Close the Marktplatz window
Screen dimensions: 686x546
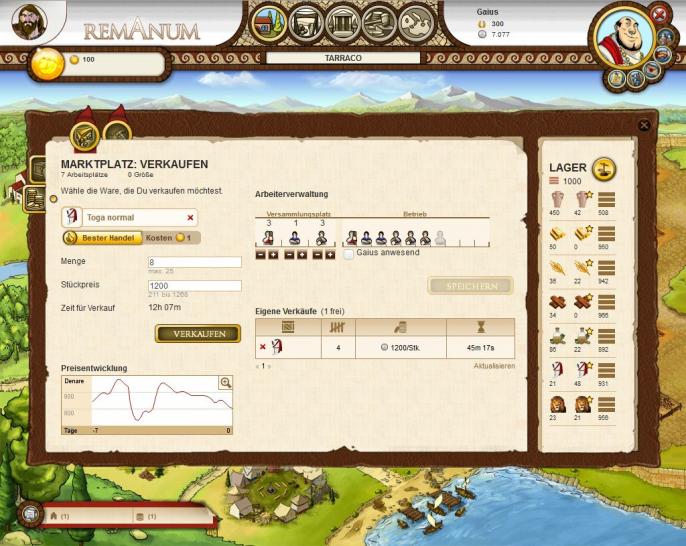click(644, 125)
